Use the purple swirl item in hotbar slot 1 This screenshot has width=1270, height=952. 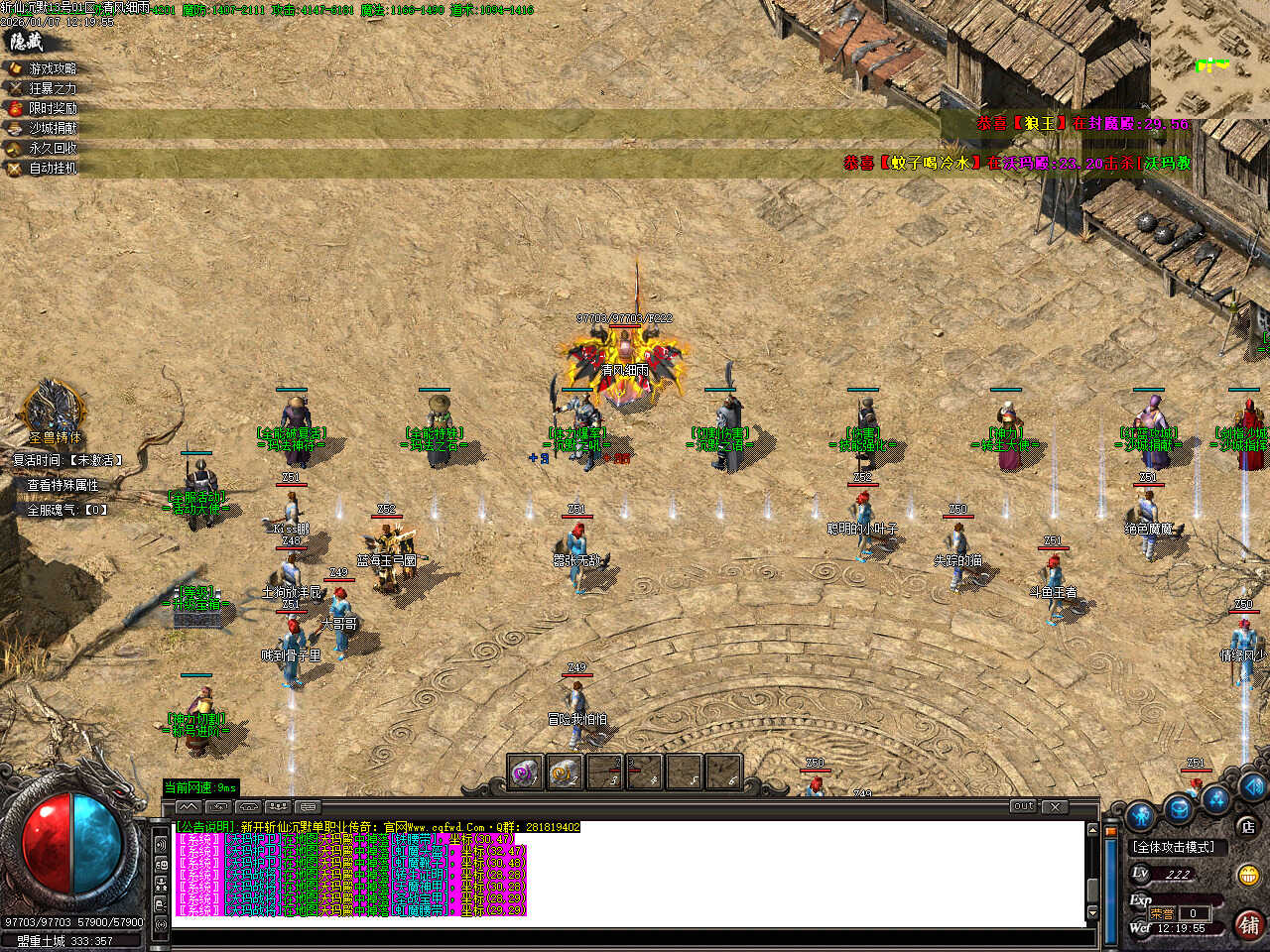(x=524, y=772)
